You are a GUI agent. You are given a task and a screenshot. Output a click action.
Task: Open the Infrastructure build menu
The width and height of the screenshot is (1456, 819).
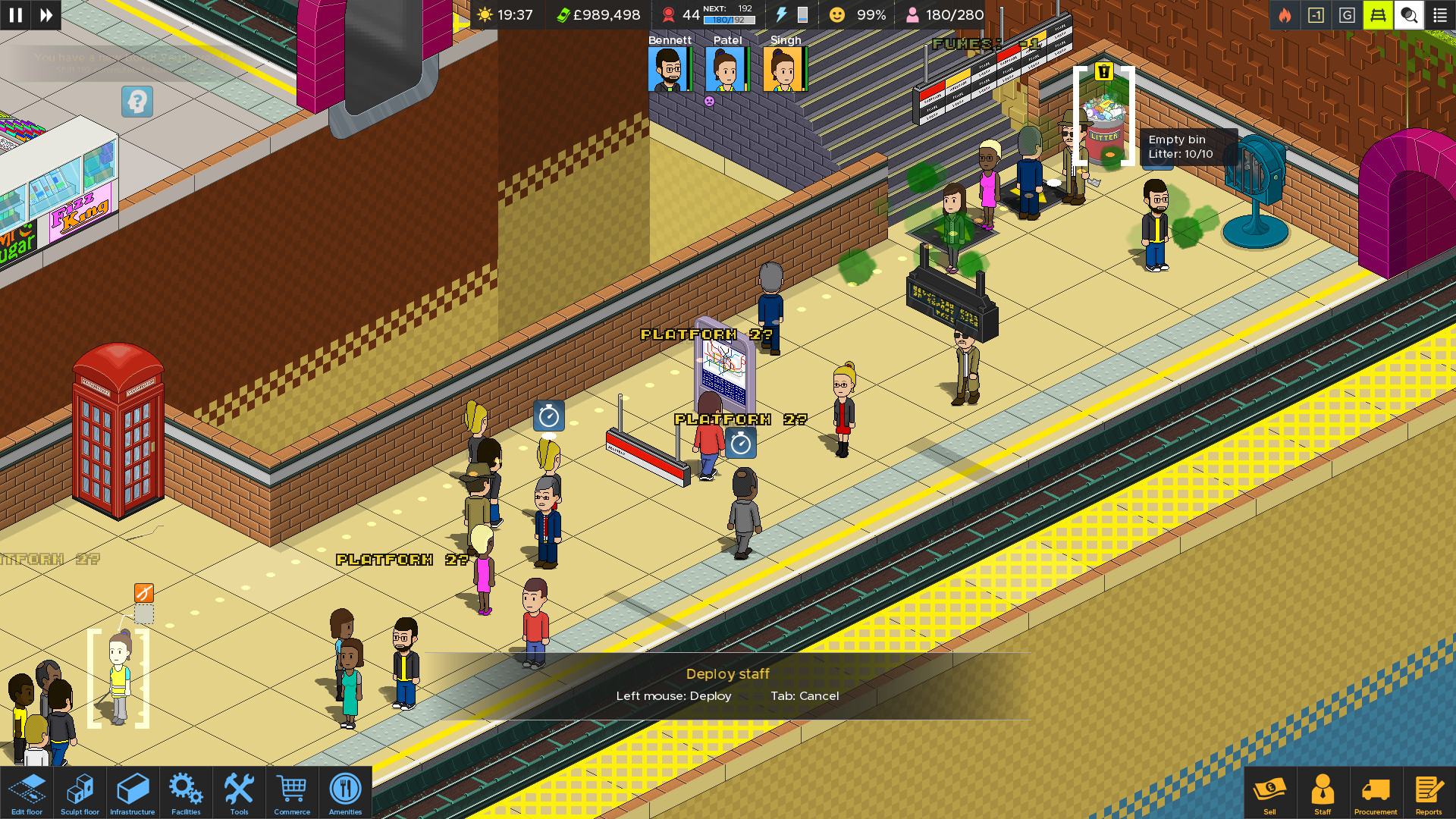(133, 792)
